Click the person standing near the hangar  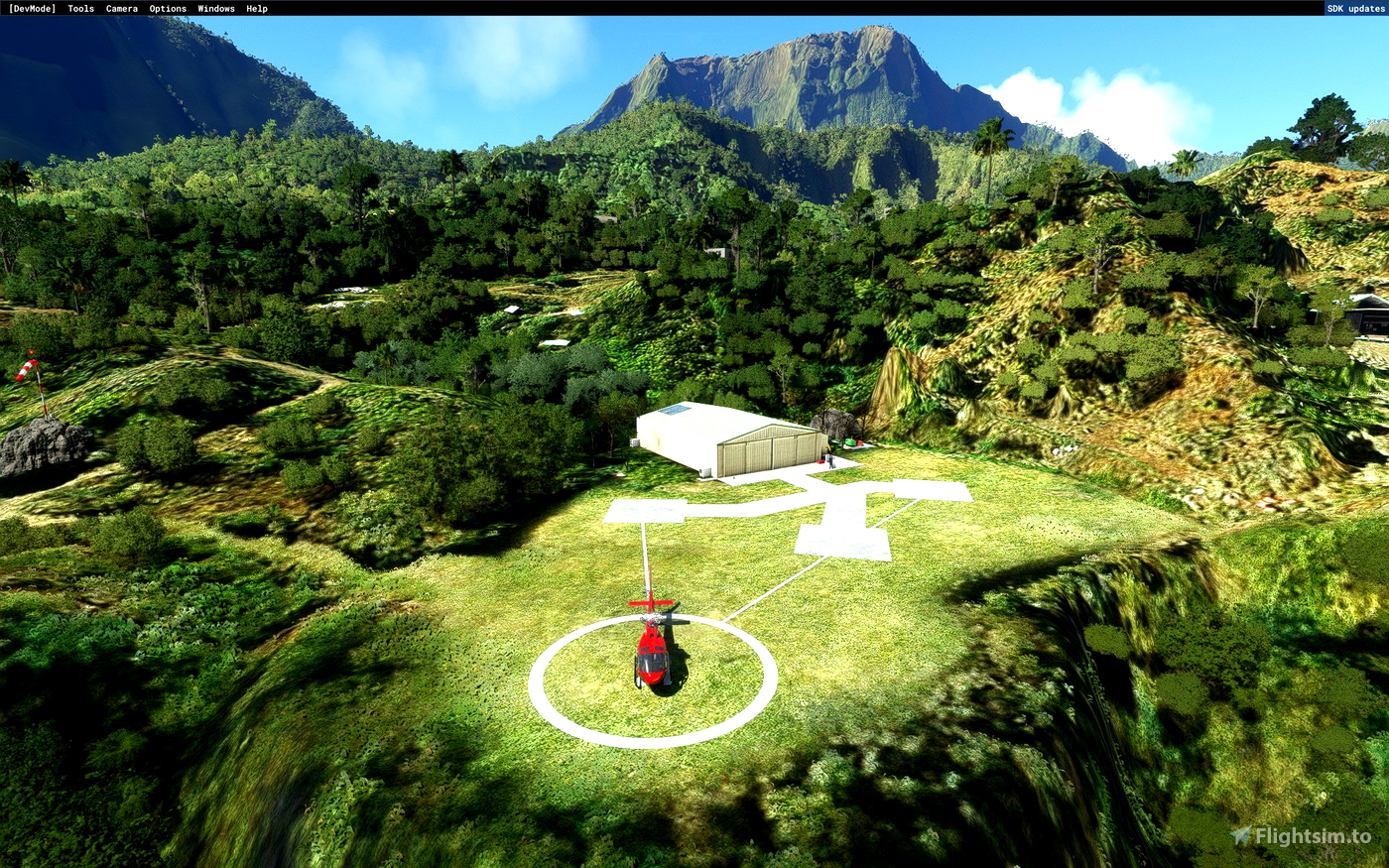click(831, 460)
